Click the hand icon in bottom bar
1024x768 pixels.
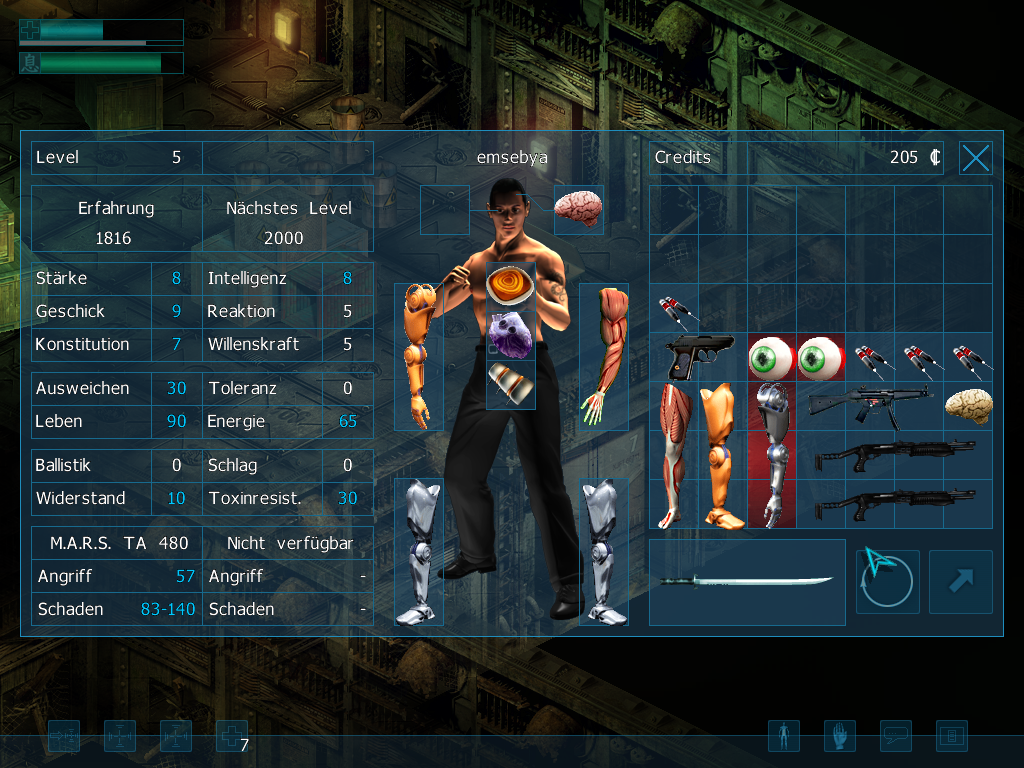point(840,737)
